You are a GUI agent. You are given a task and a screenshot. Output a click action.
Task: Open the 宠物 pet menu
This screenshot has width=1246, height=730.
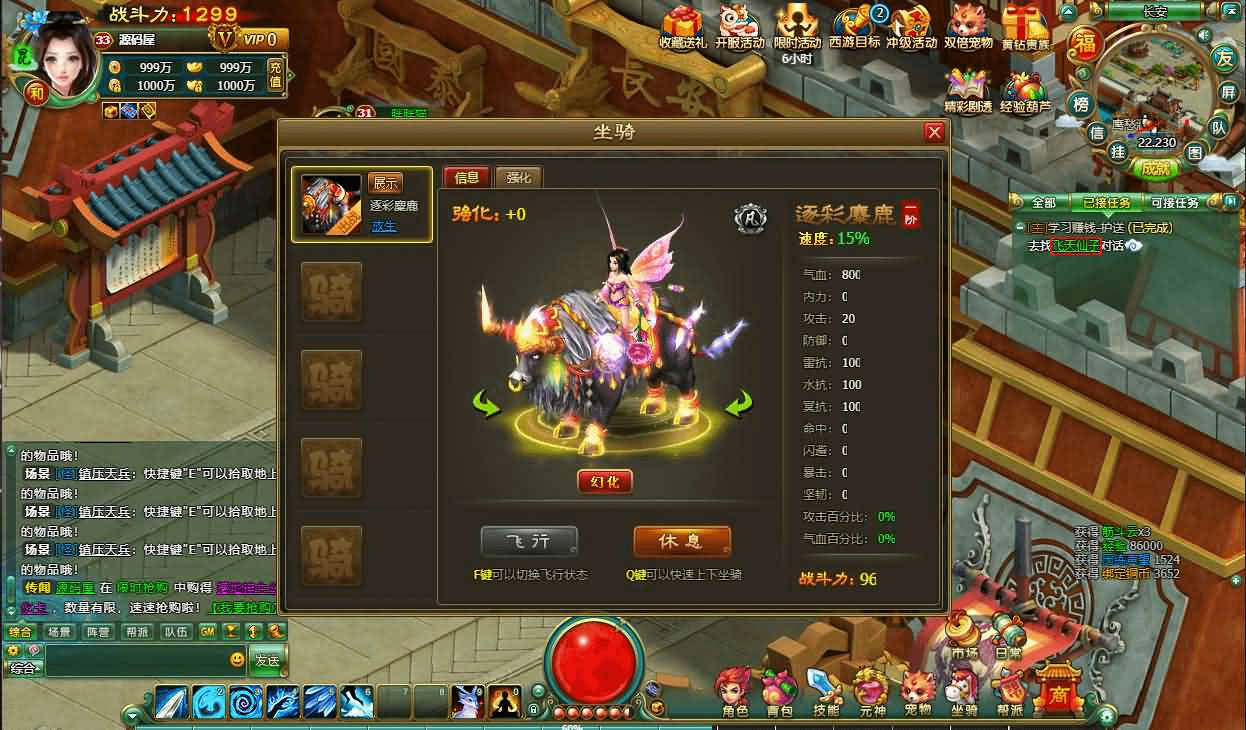tap(917, 692)
